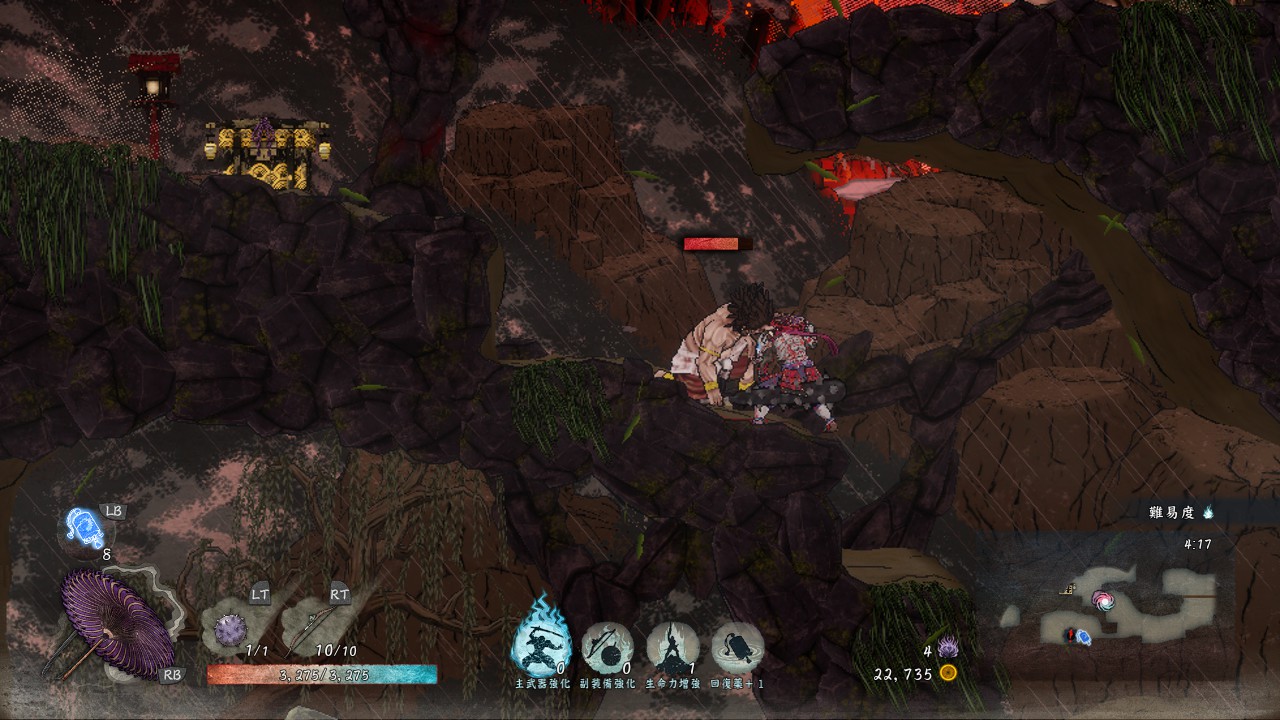Viewport: 1280px width, 720px height.
Task: Click the pink swirl marker on minimap
Action: click(x=1104, y=600)
